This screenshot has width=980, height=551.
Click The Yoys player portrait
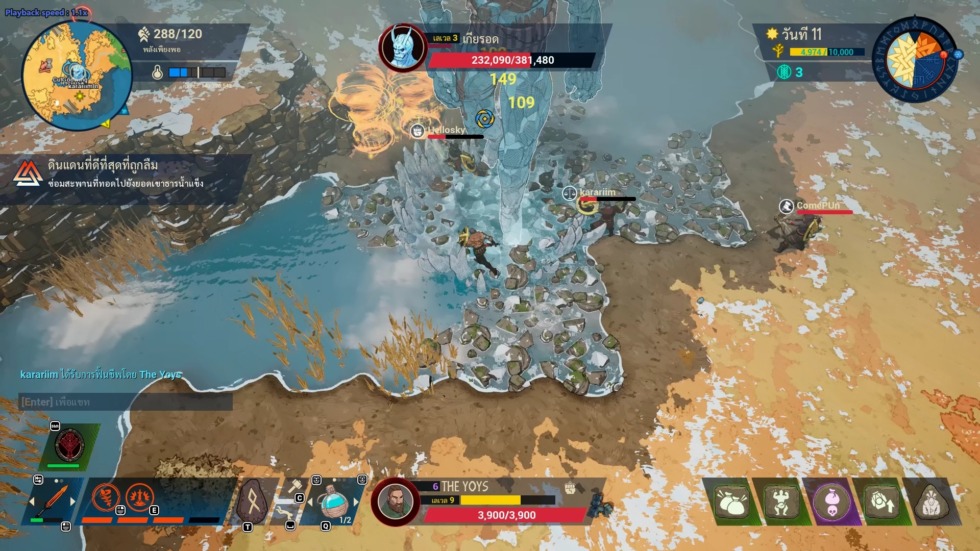click(394, 500)
